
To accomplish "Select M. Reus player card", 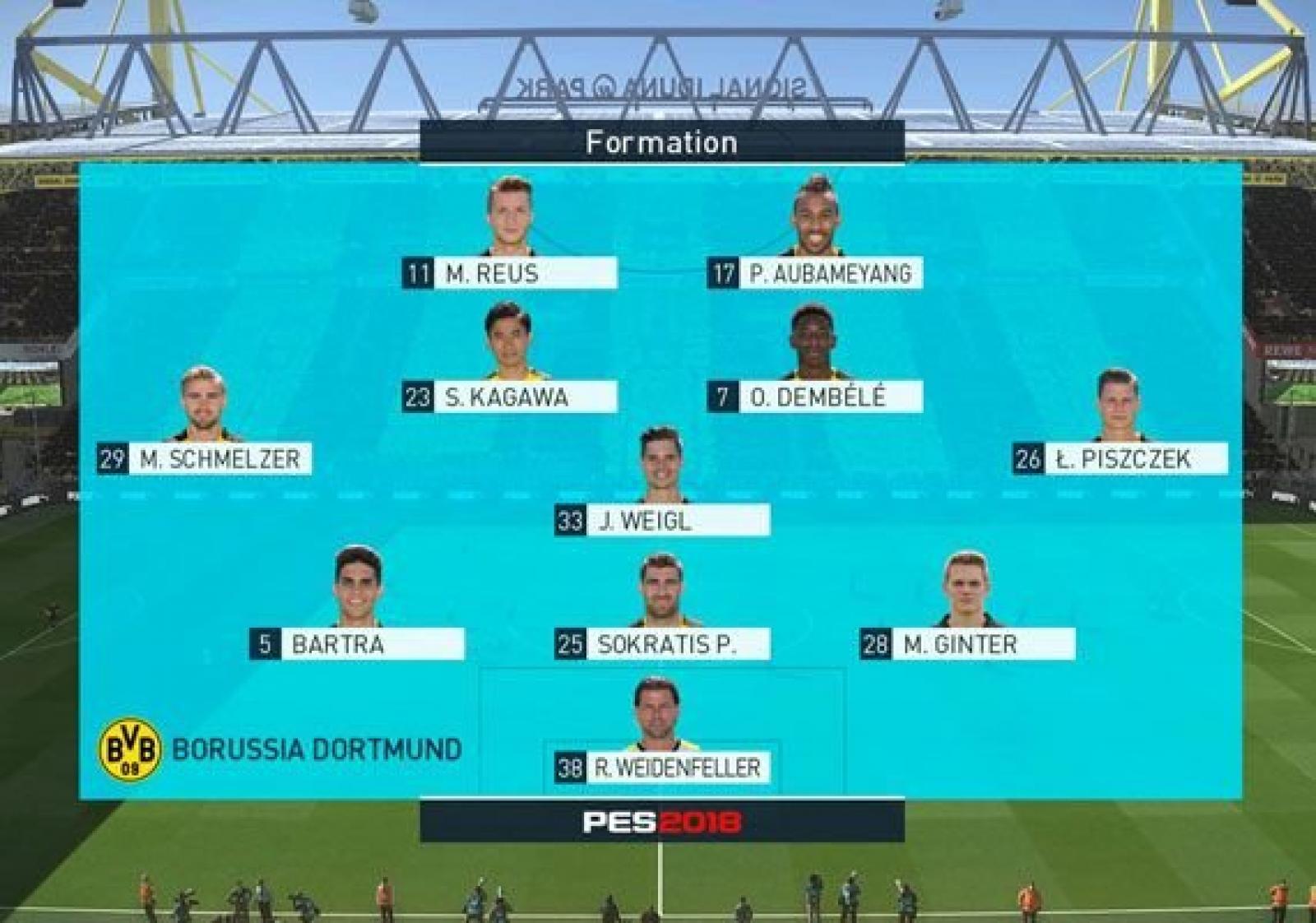I will coord(510,273).
